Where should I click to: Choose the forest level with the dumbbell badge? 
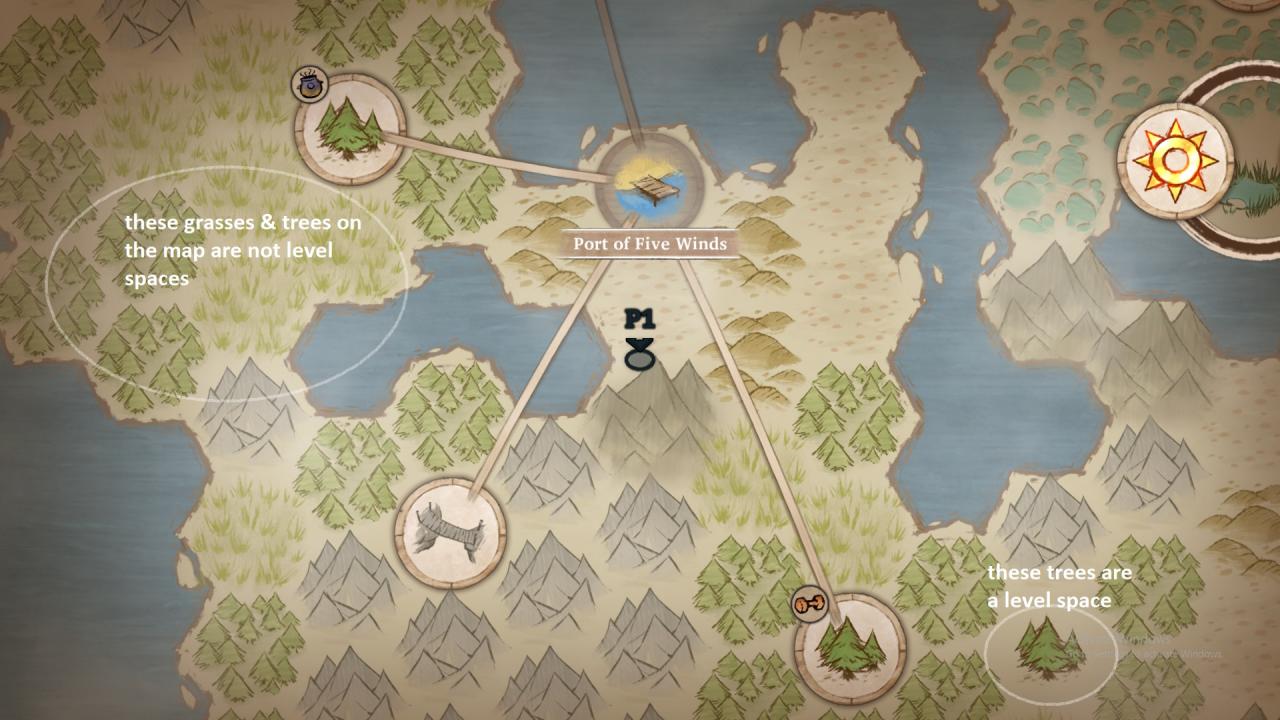[x=850, y=648]
